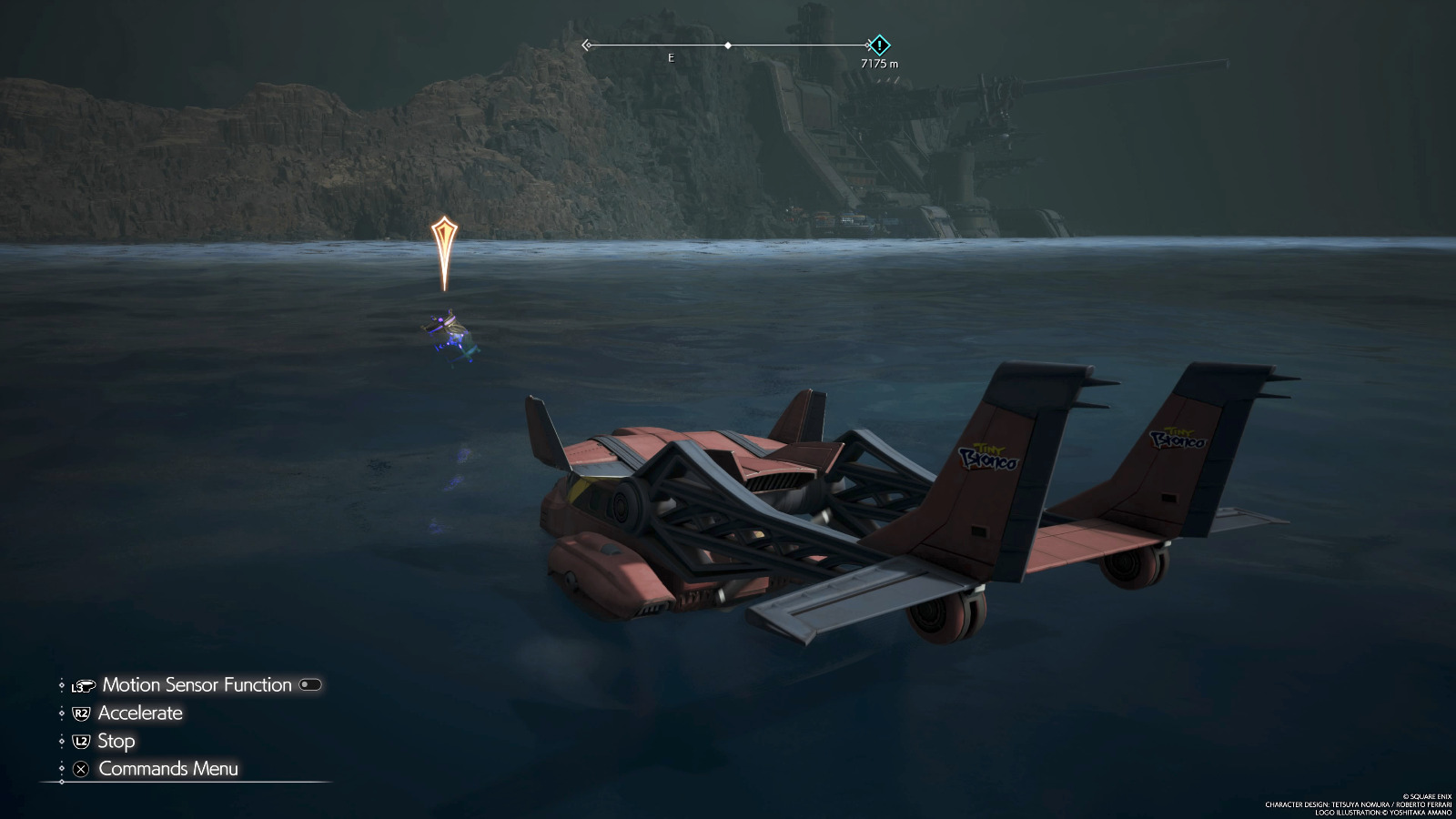Open the Commands Menu entry
Image resolution: width=1456 pixels, height=819 pixels.
click(x=167, y=769)
